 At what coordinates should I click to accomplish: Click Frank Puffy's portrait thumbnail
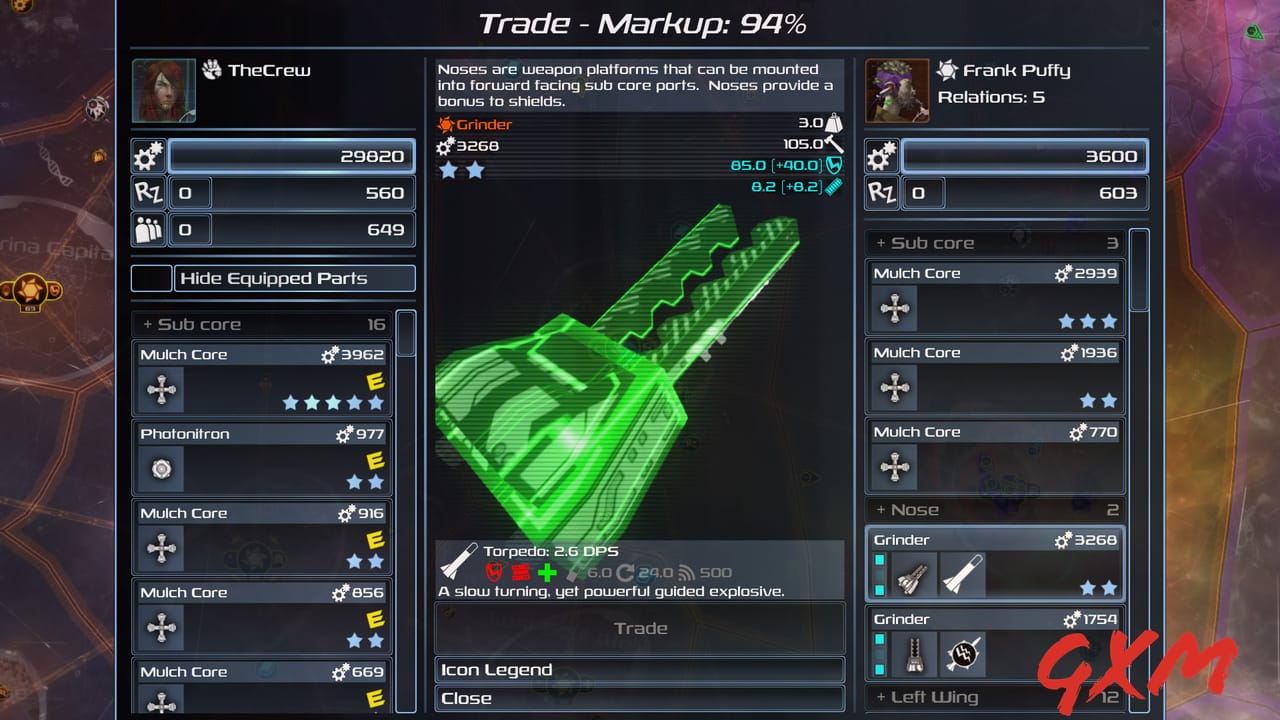(x=897, y=90)
